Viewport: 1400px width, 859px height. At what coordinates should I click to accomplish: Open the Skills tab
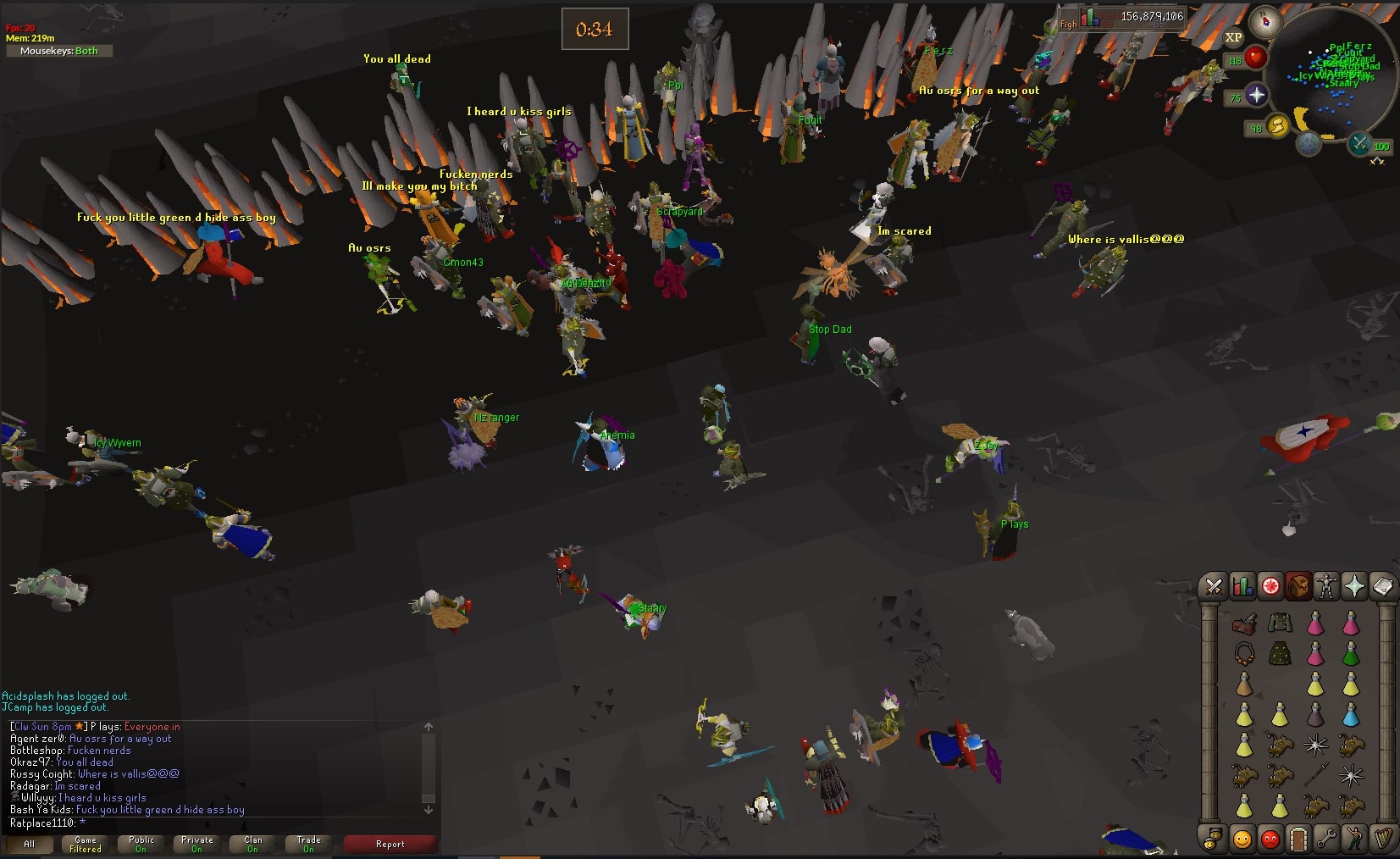coord(1242,586)
